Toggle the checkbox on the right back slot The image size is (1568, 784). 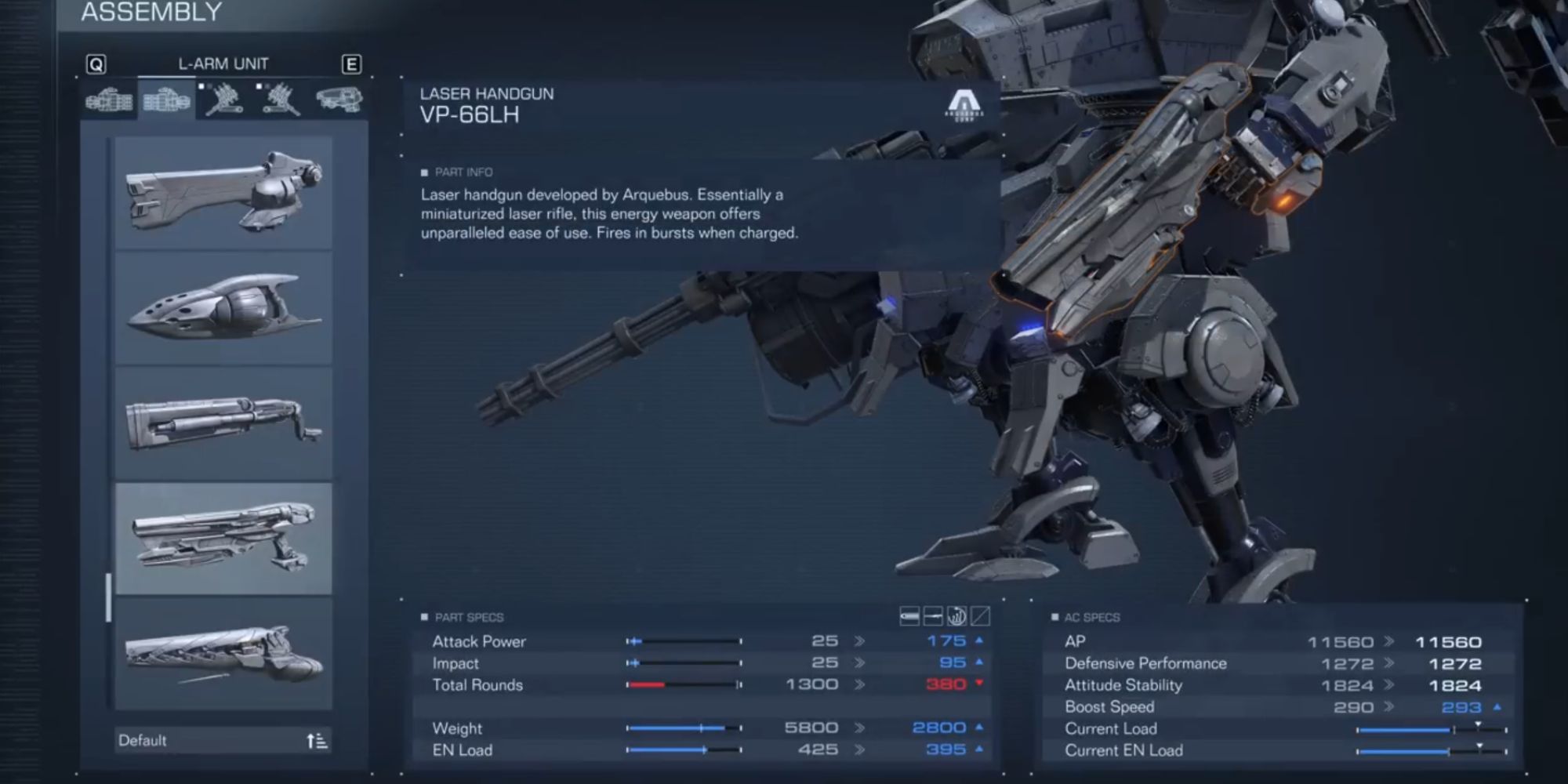point(201,86)
